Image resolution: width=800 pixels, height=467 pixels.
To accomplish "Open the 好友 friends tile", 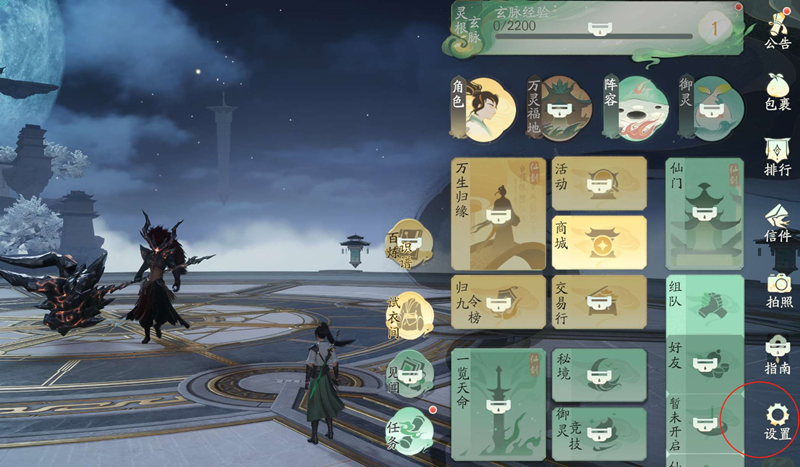I will point(705,362).
